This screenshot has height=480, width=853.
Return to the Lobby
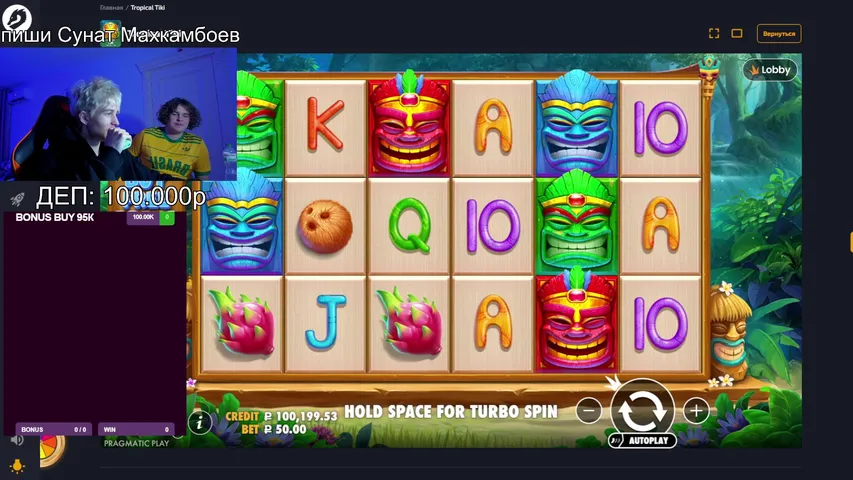pyautogui.click(x=769, y=70)
